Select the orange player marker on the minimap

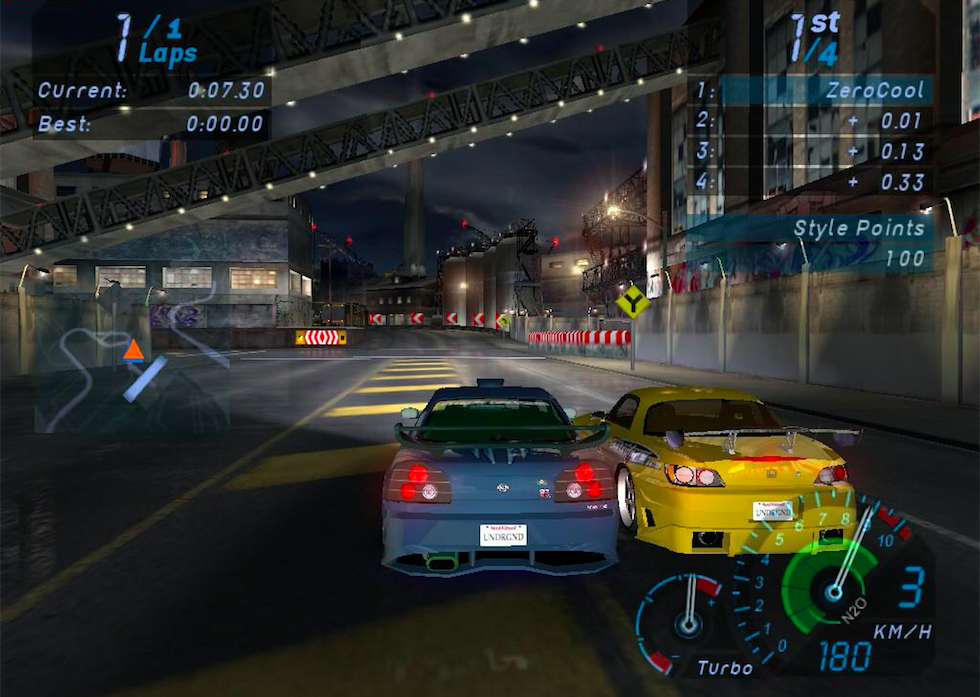click(133, 349)
